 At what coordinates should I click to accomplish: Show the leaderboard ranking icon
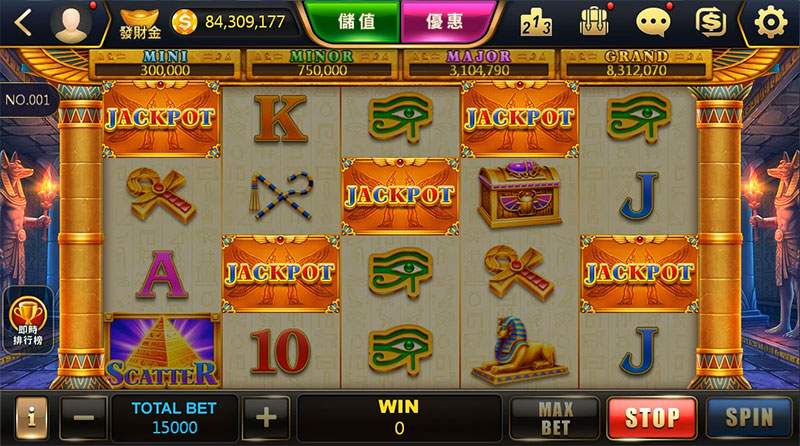[x=537, y=21]
